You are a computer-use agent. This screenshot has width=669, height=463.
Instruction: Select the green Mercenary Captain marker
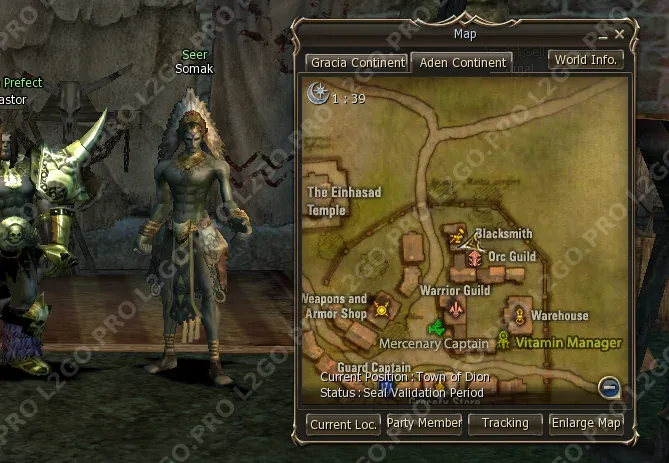[x=436, y=326]
